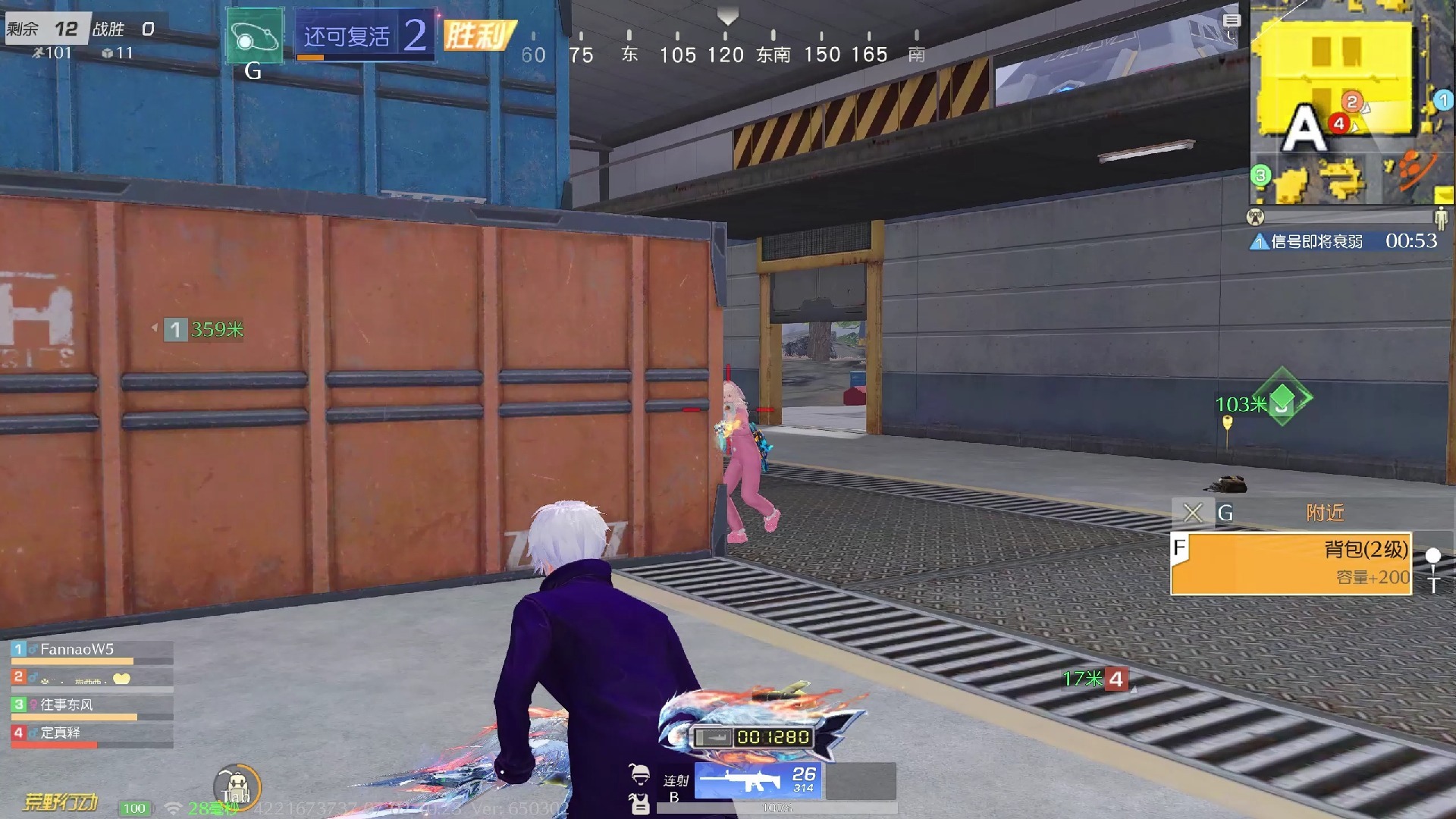
Task: Pick up the 背包(2级) backpack with F
Action: coord(1289,563)
